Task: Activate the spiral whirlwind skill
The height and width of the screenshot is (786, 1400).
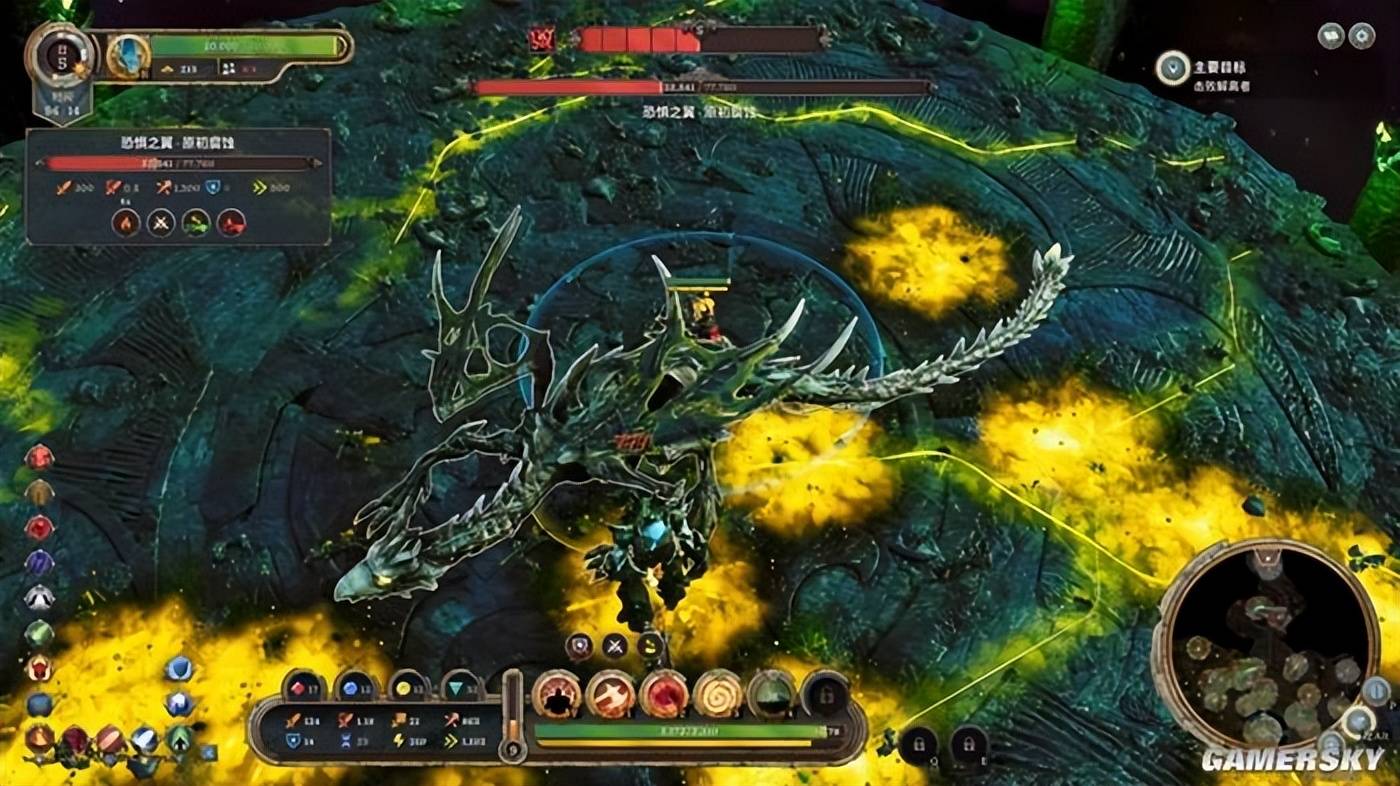Action: [x=718, y=693]
